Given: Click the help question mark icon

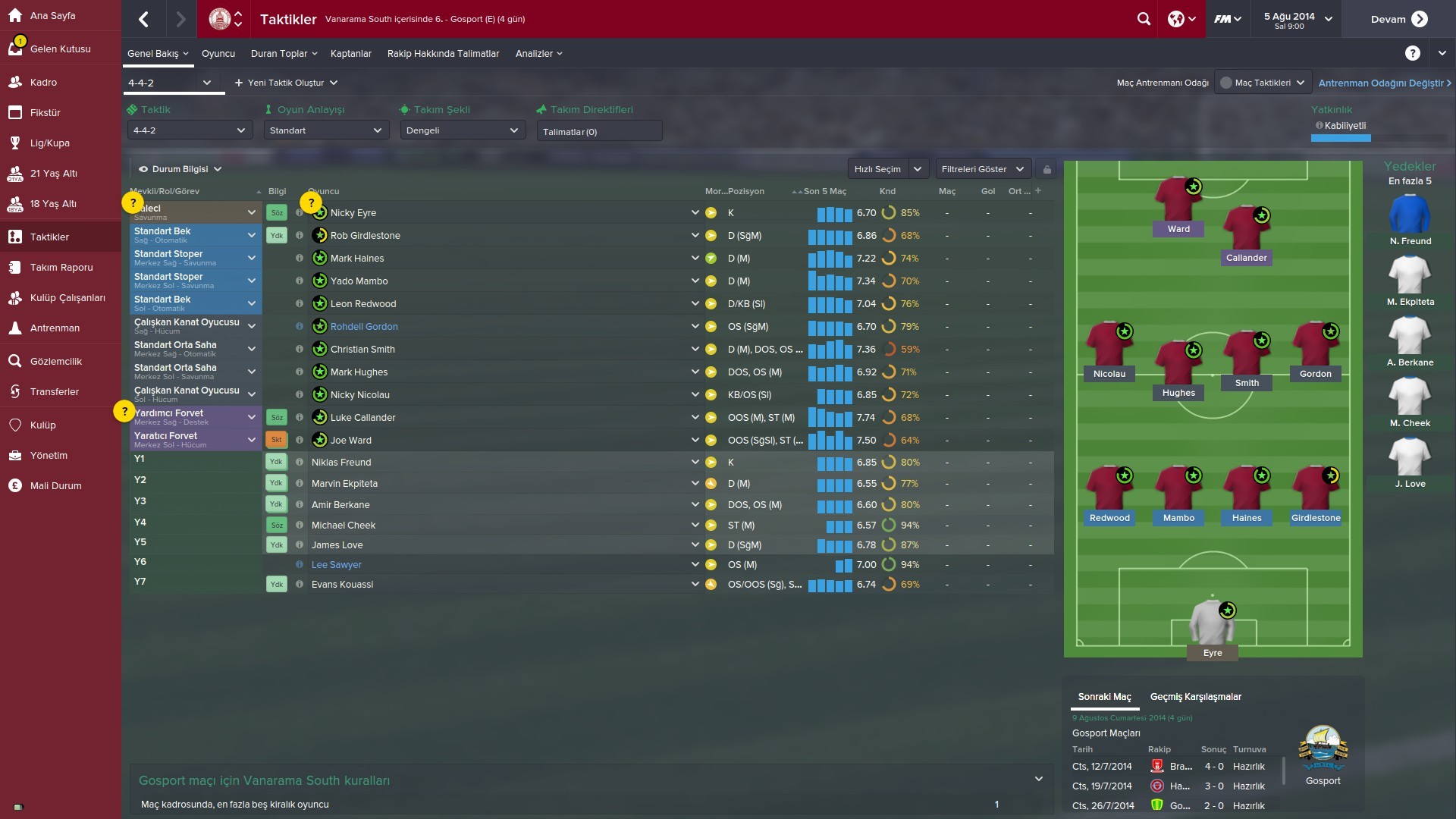Looking at the screenshot, I should click(1412, 53).
